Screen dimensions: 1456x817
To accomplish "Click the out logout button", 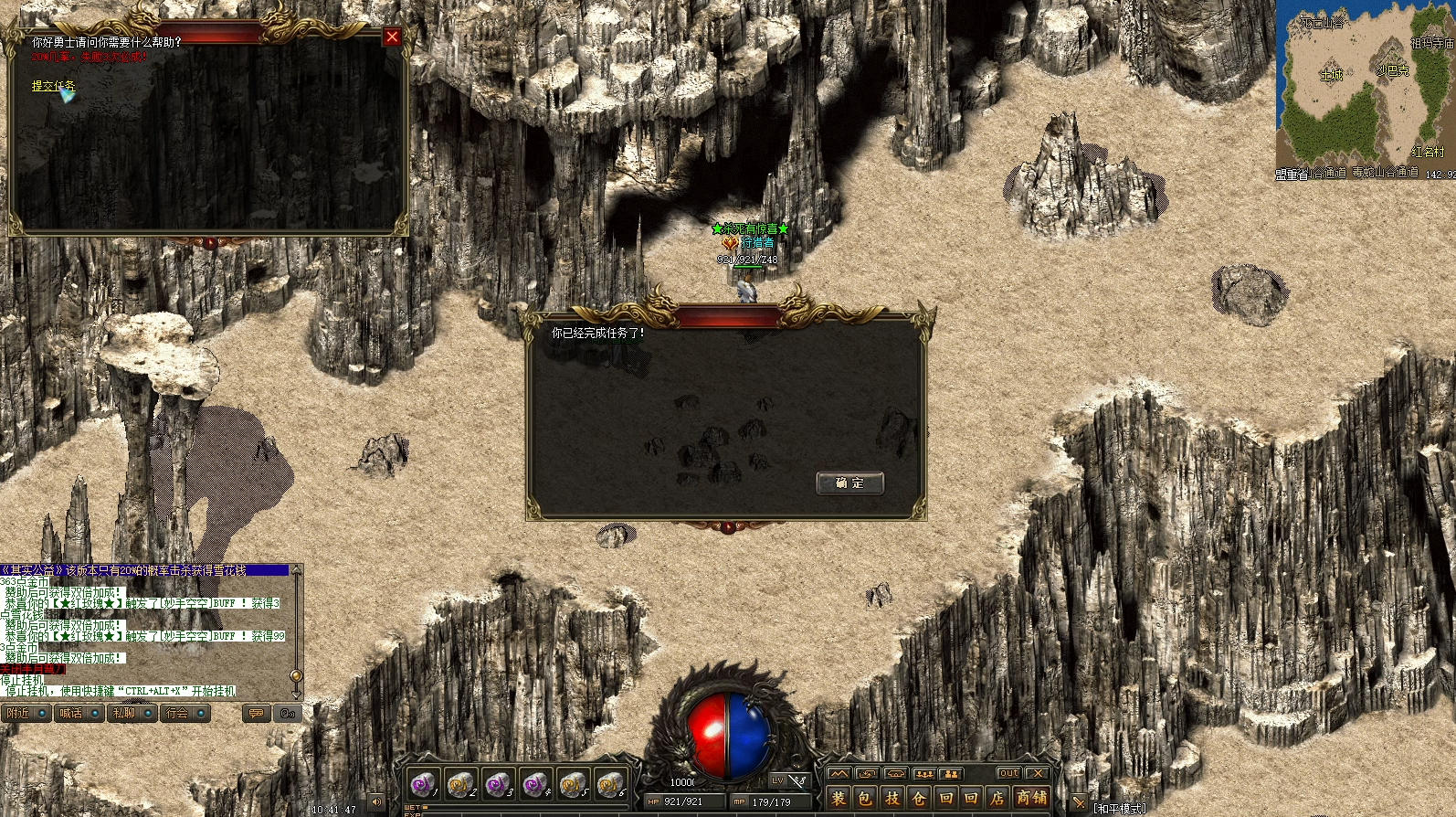I will click(x=1008, y=773).
